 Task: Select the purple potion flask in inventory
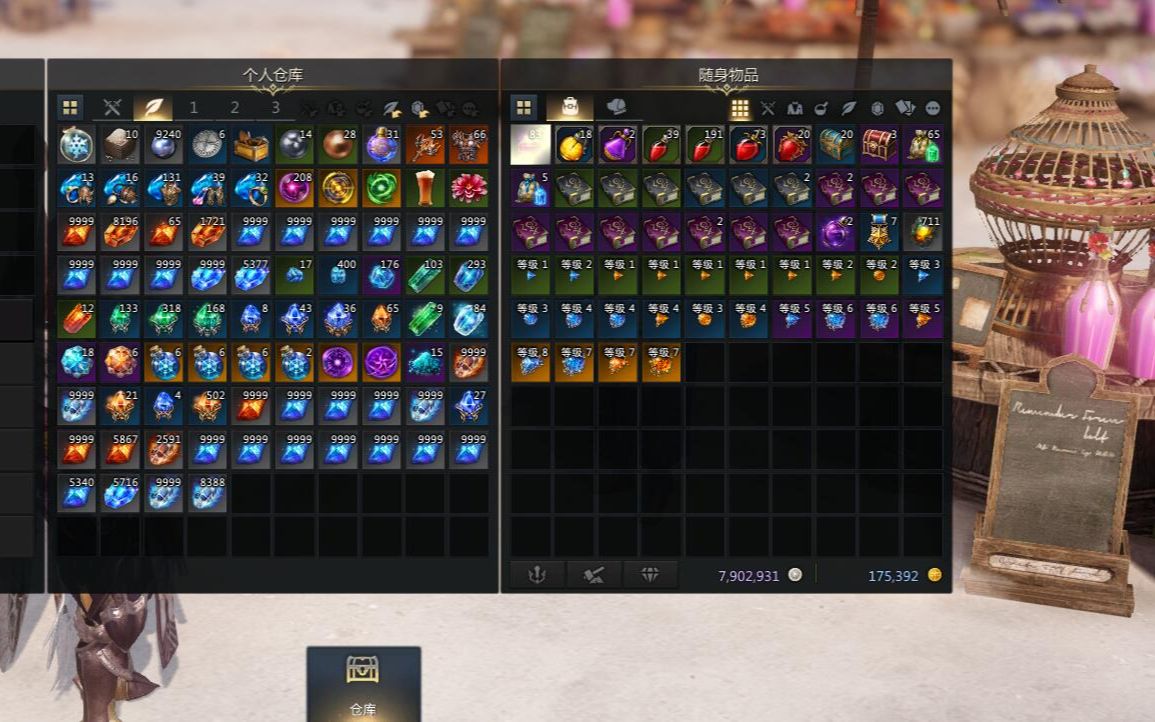click(618, 145)
